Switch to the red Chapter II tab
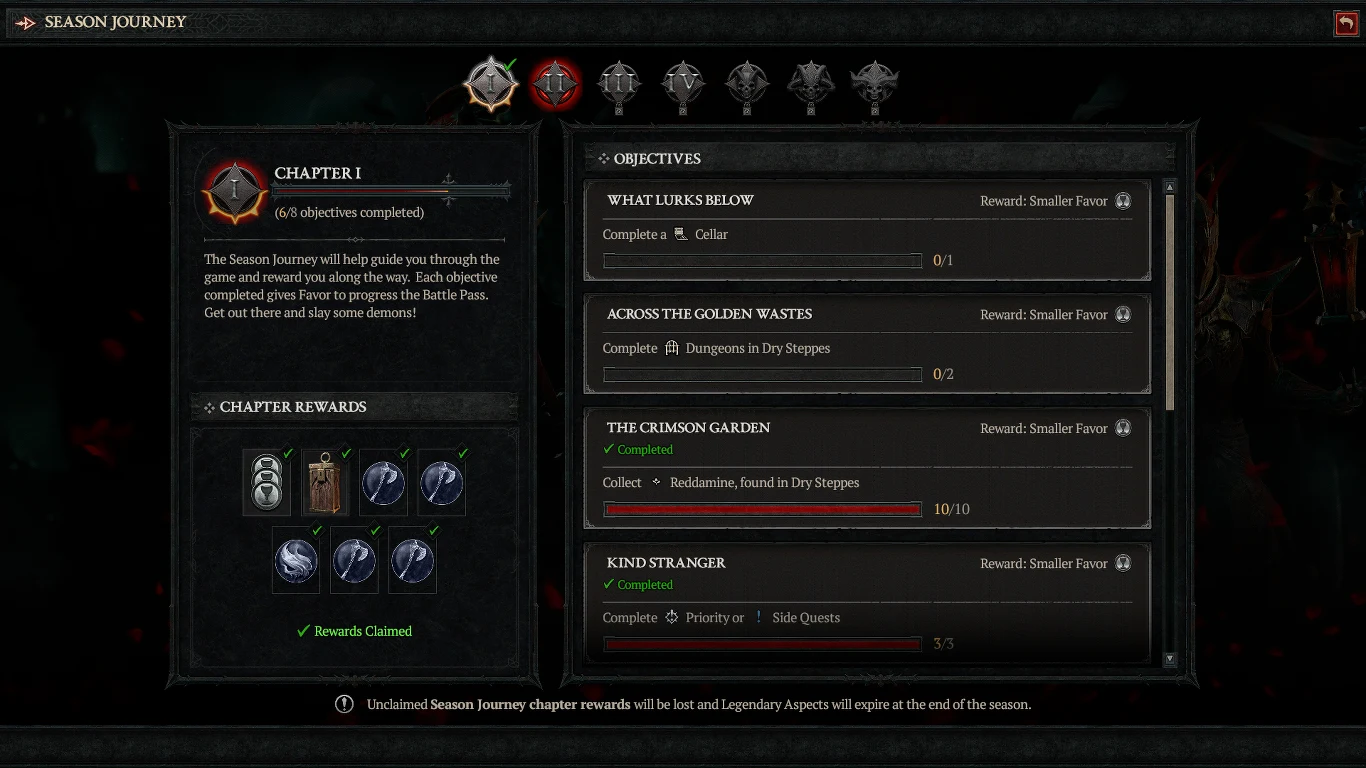Image resolution: width=1366 pixels, height=768 pixels. [555, 84]
